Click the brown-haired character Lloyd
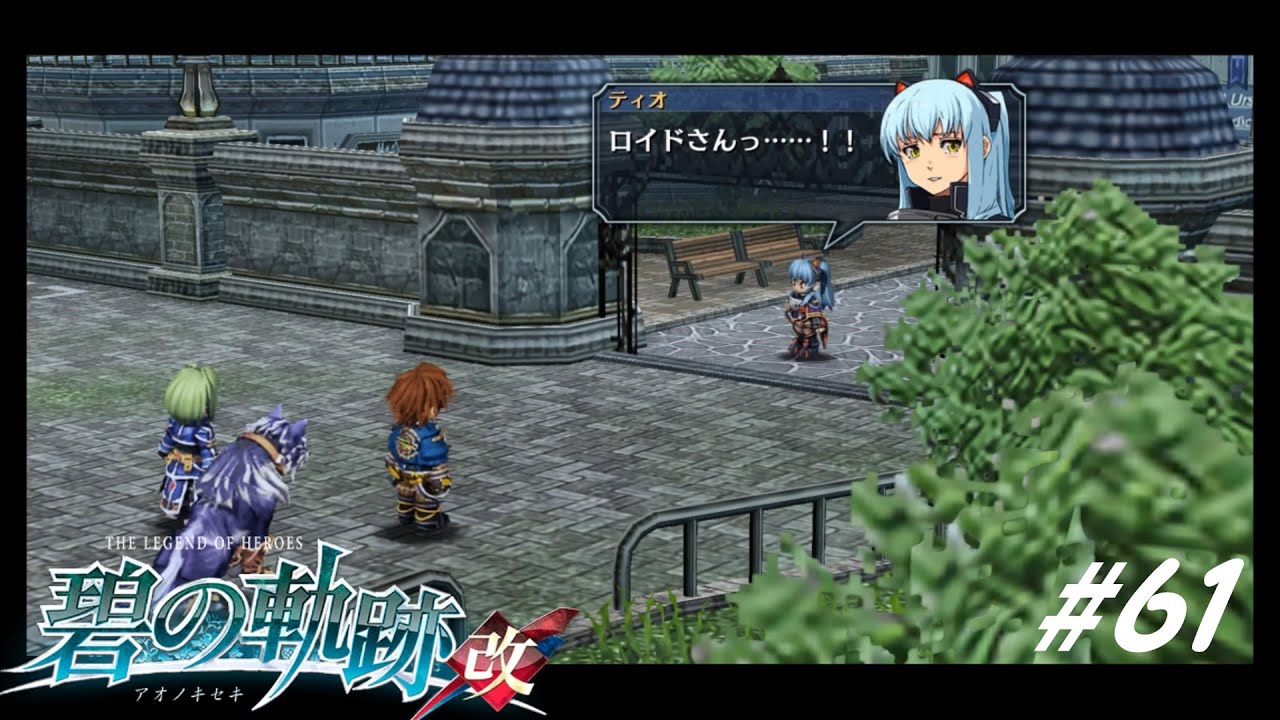Image resolution: width=1280 pixels, height=720 pixels. [x=420, y=450]
